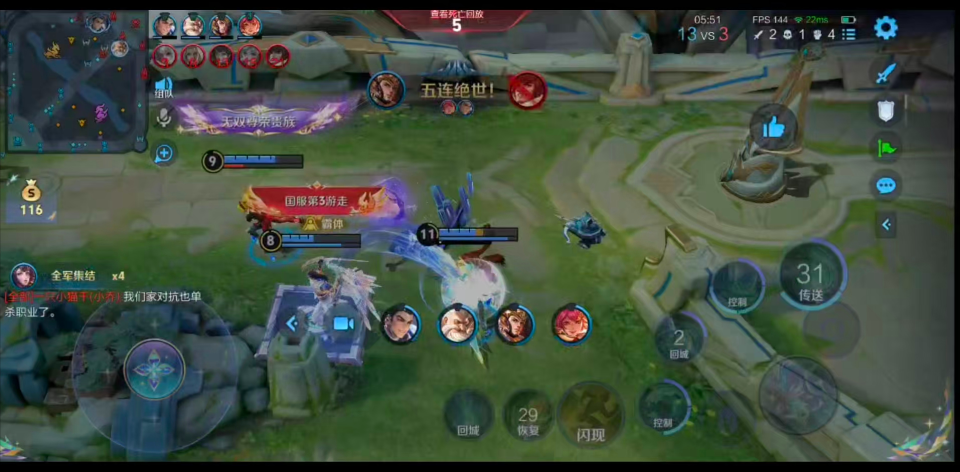Toggle the muted microphone

(x=164, y=118)
